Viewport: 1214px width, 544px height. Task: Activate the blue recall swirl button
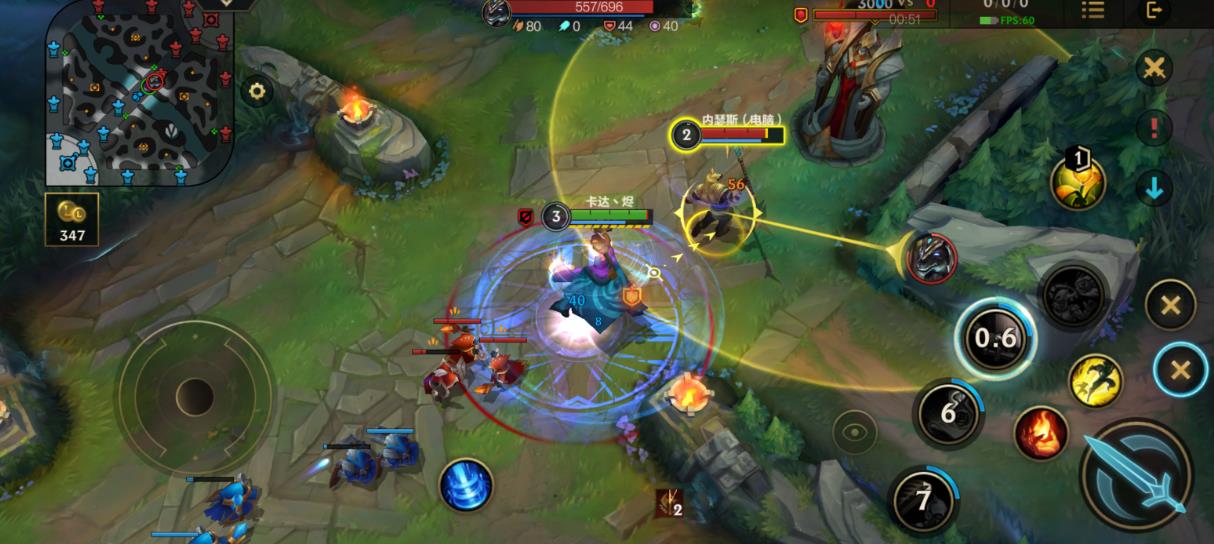point(466,484)
